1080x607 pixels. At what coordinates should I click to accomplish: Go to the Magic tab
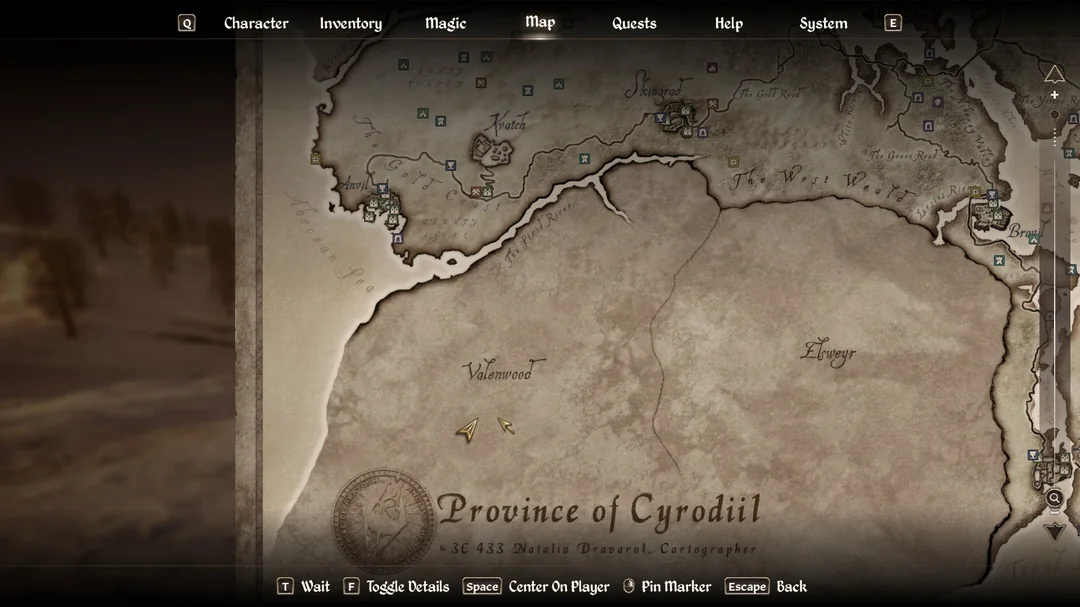[445, 23]
